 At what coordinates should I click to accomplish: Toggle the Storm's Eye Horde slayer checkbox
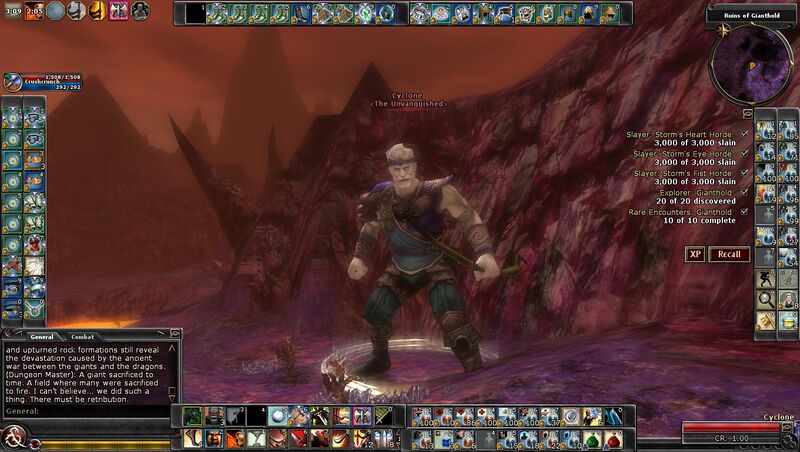tap(745, 153)
